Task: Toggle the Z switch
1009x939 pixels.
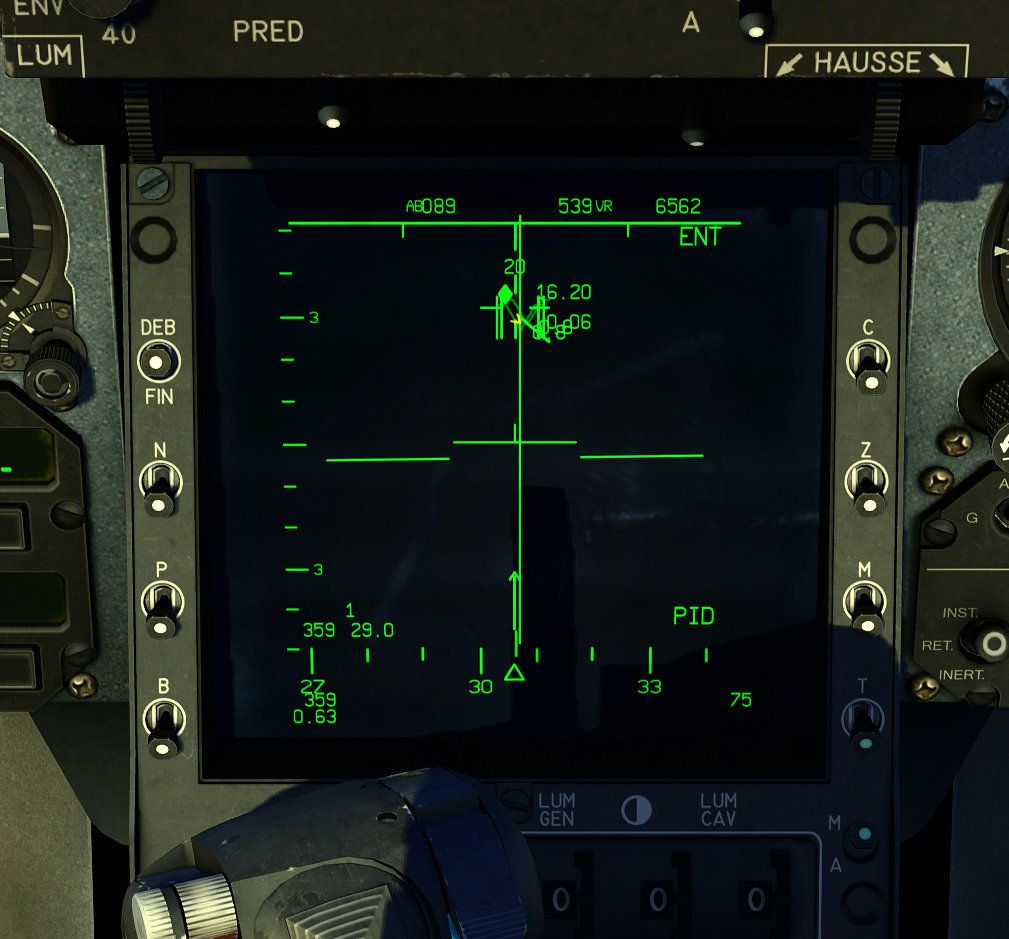Action: pyautogui.click(x=865, y=484)
